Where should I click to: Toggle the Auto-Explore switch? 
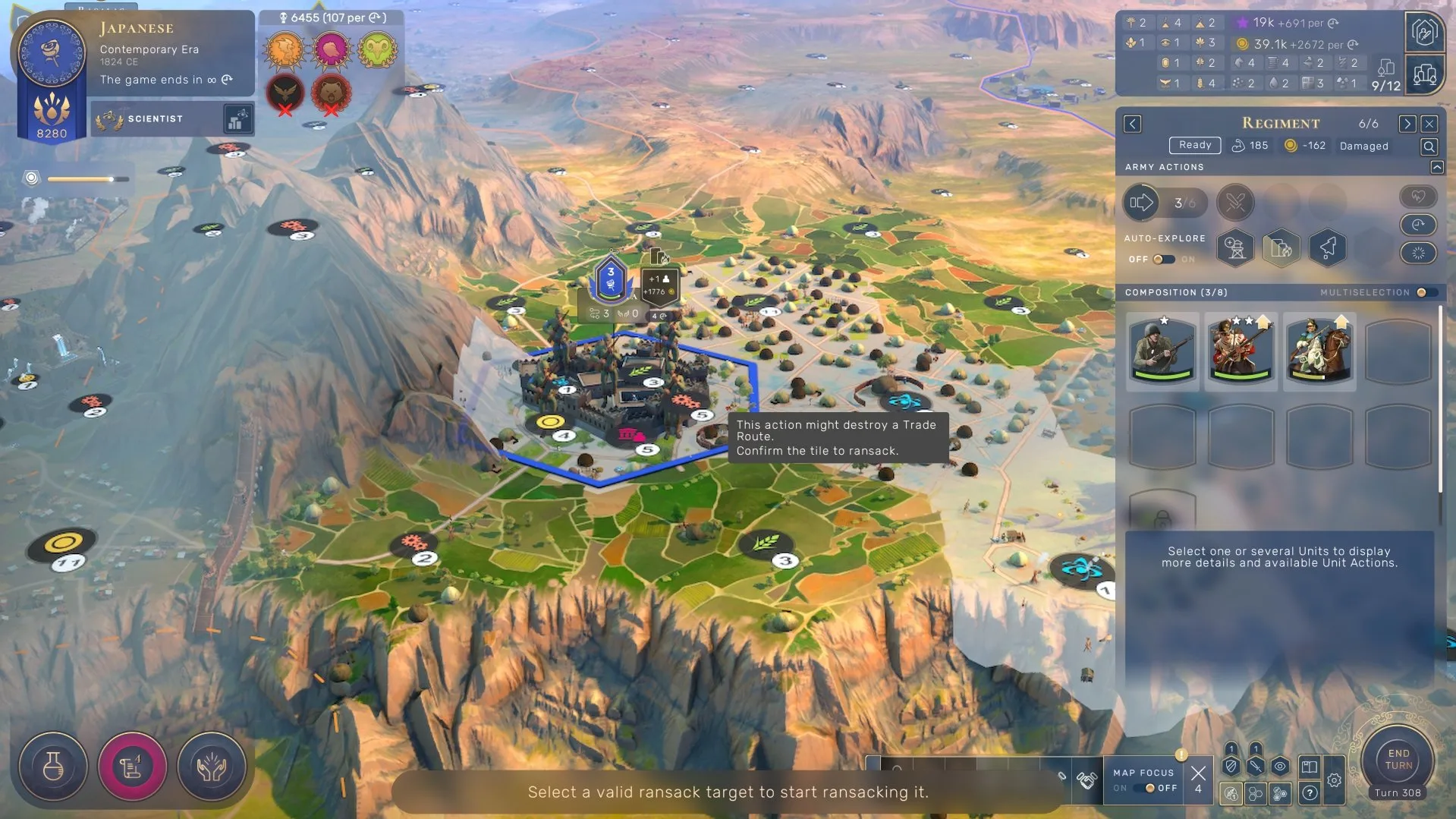1163,260
